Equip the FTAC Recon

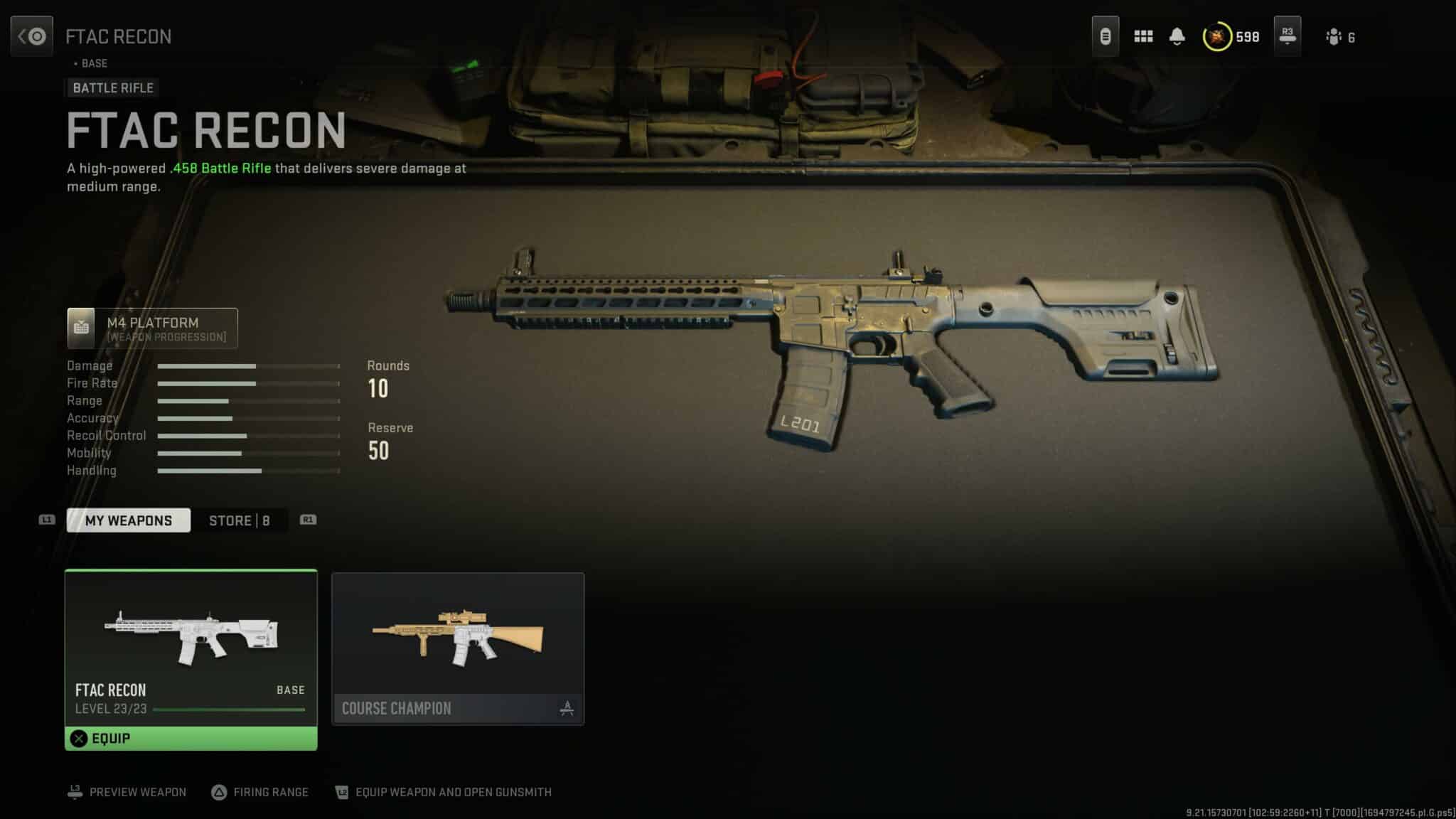191,739
